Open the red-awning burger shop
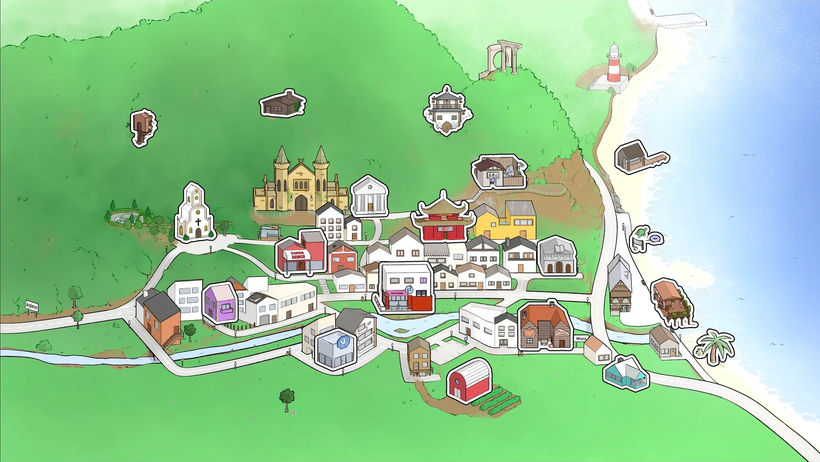Screen dimensions: 820x462 [x=301, y=254]
